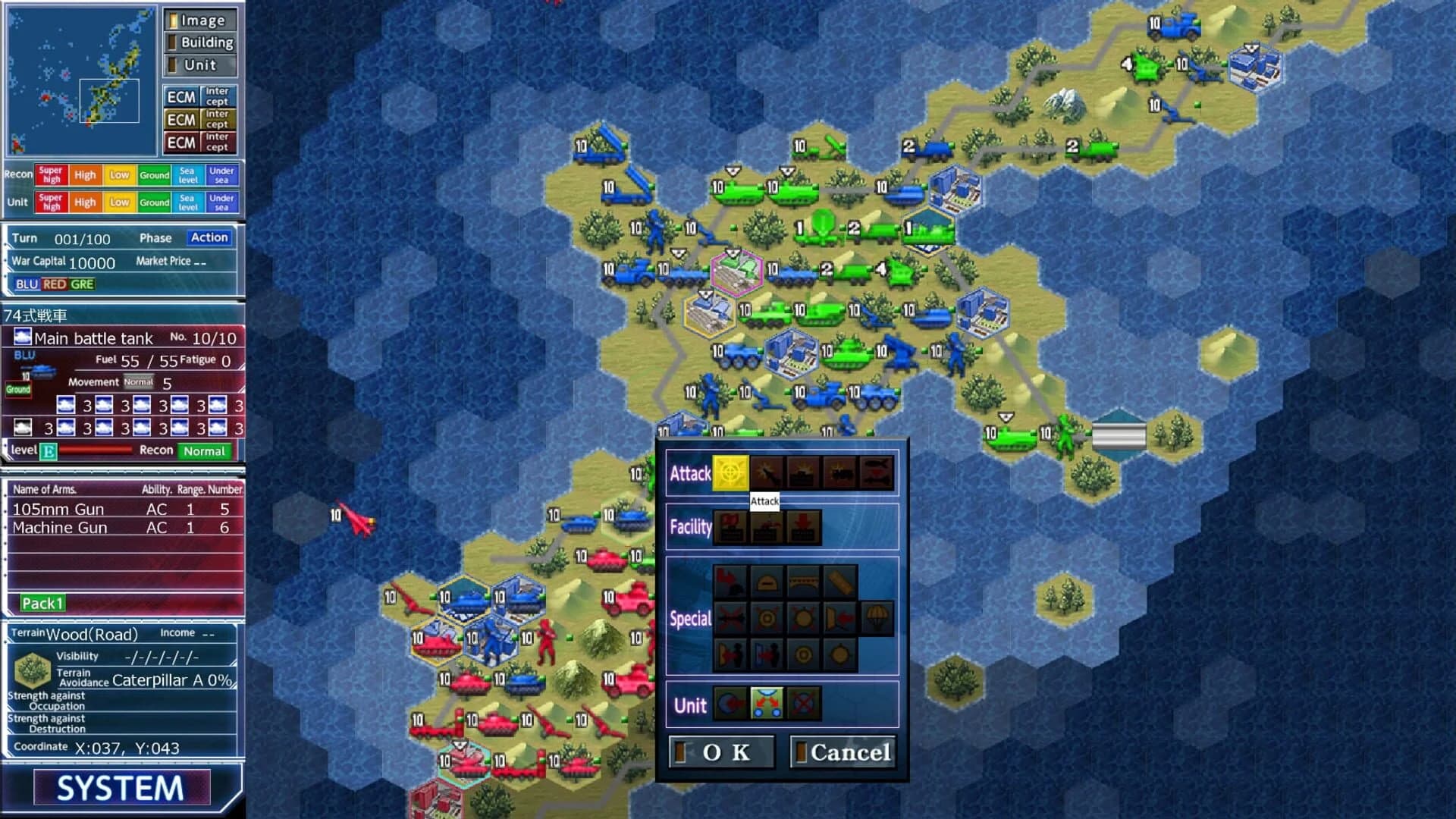Image resolution: width=1456 pixels, height=819 pixels.
Task: Select the yellow Attack crosshair icon
Action: 731,473
